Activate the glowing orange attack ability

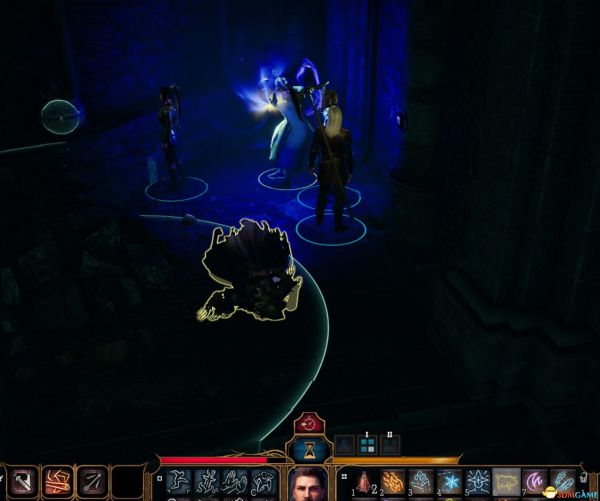tap(58, 482)
